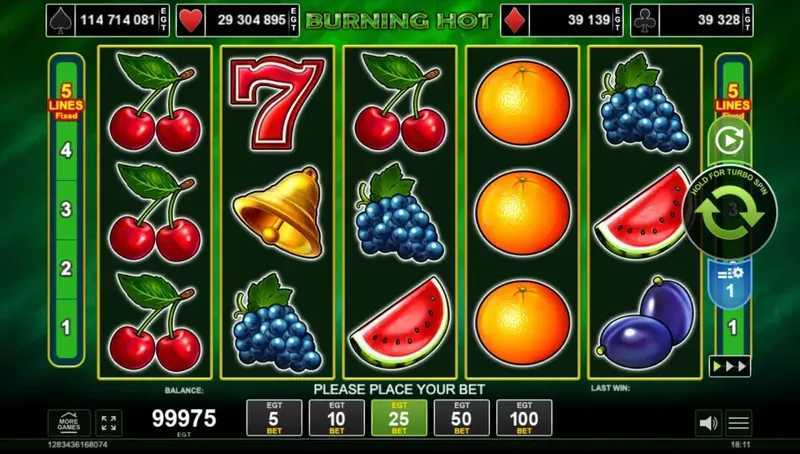Viewport: 800px width, 454px height.
Task: Open the More Games menu
Action: point(68,422)
